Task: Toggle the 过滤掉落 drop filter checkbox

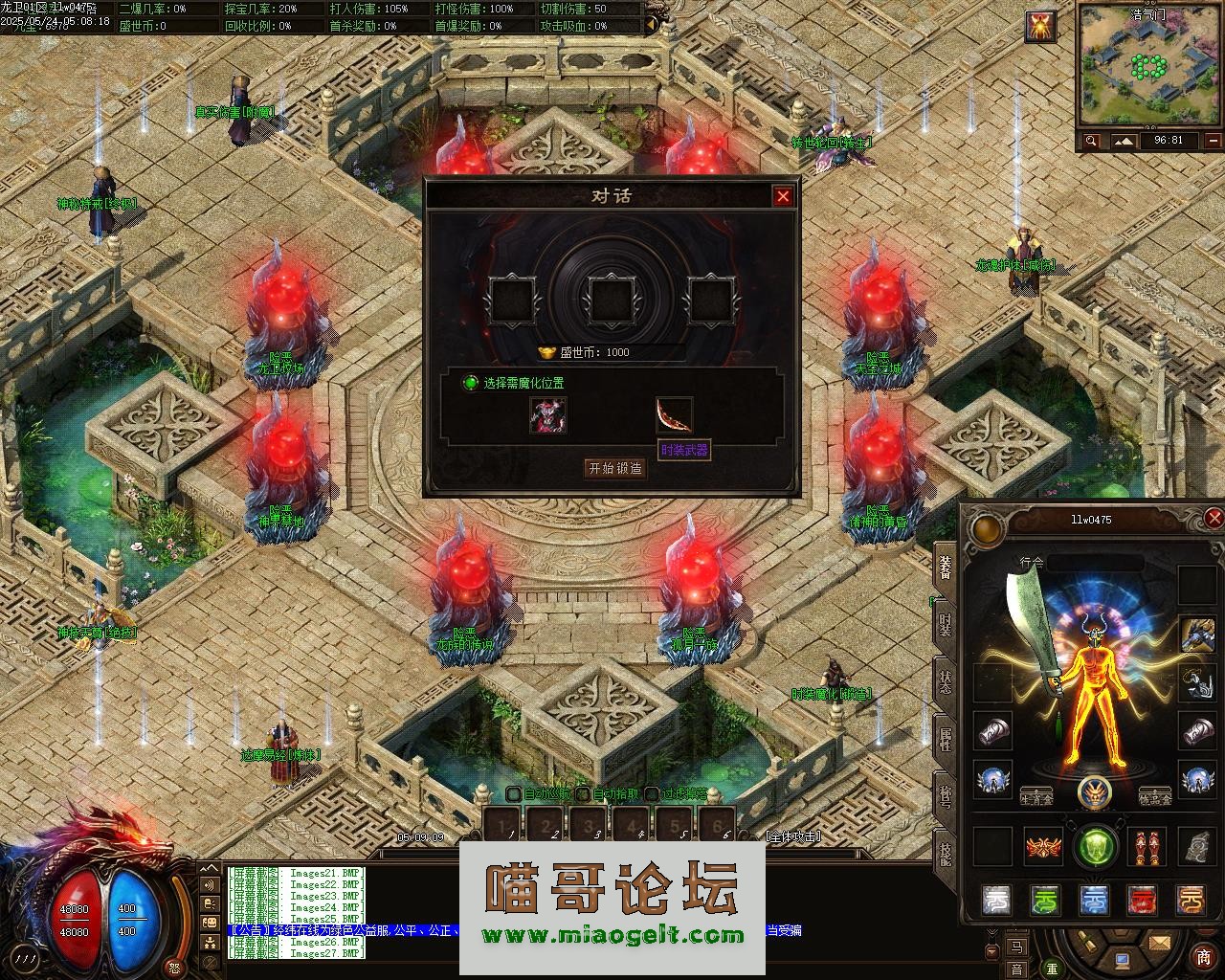Action: 652,793
